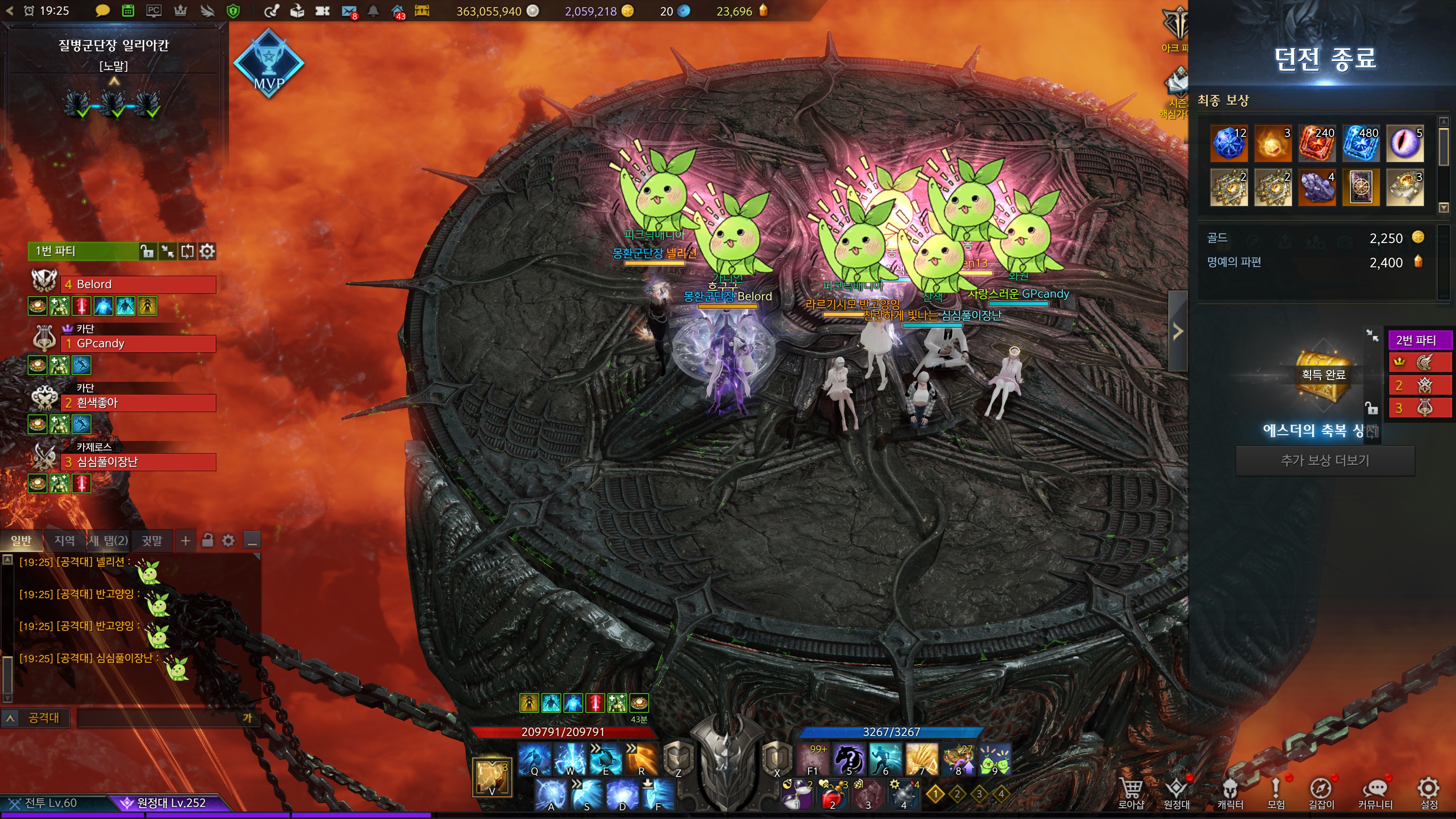Screen dimensions: 1456x819
Task: Open the 로아샵 shop
Action: click(x=1131, y=792)
